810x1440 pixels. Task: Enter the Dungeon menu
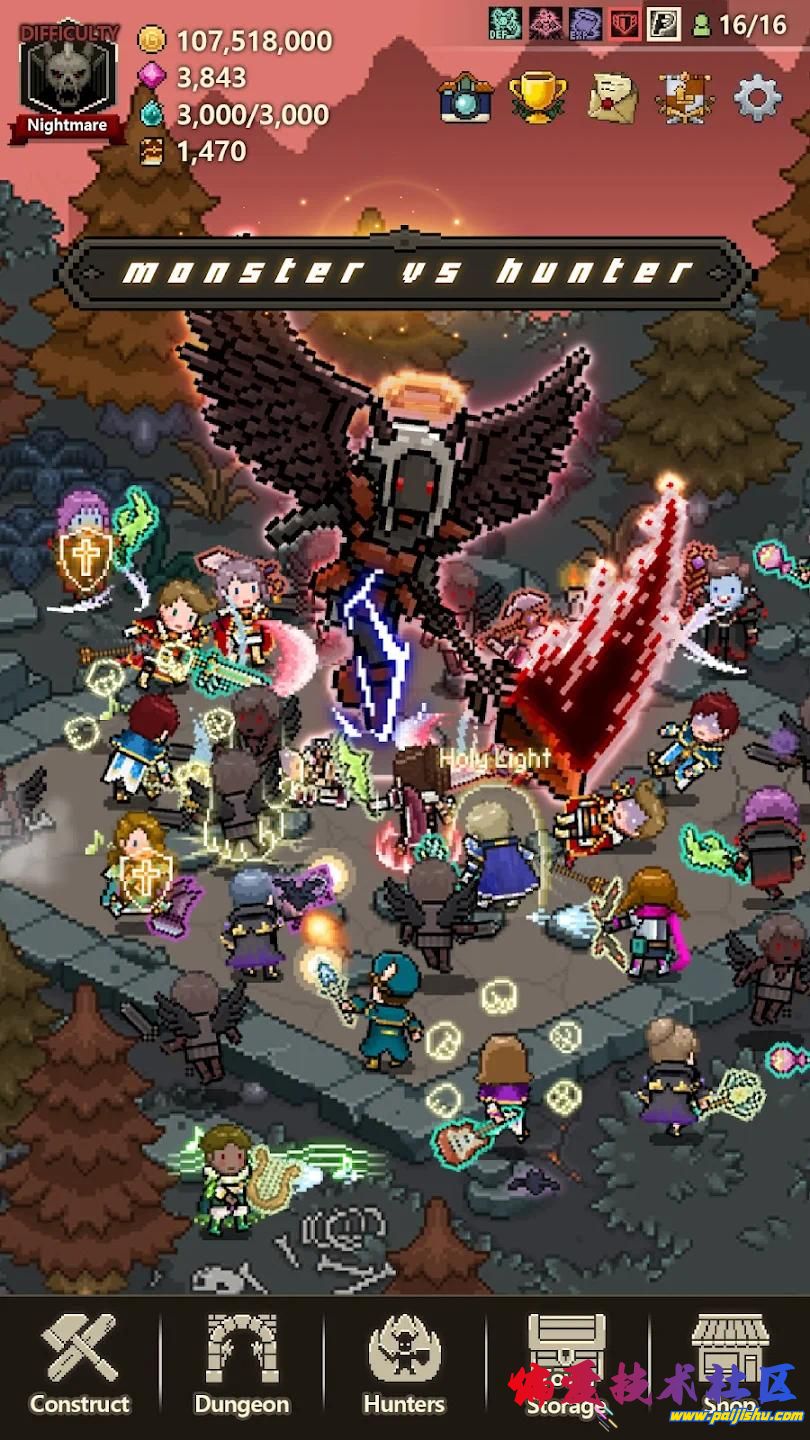(242, 1366)
